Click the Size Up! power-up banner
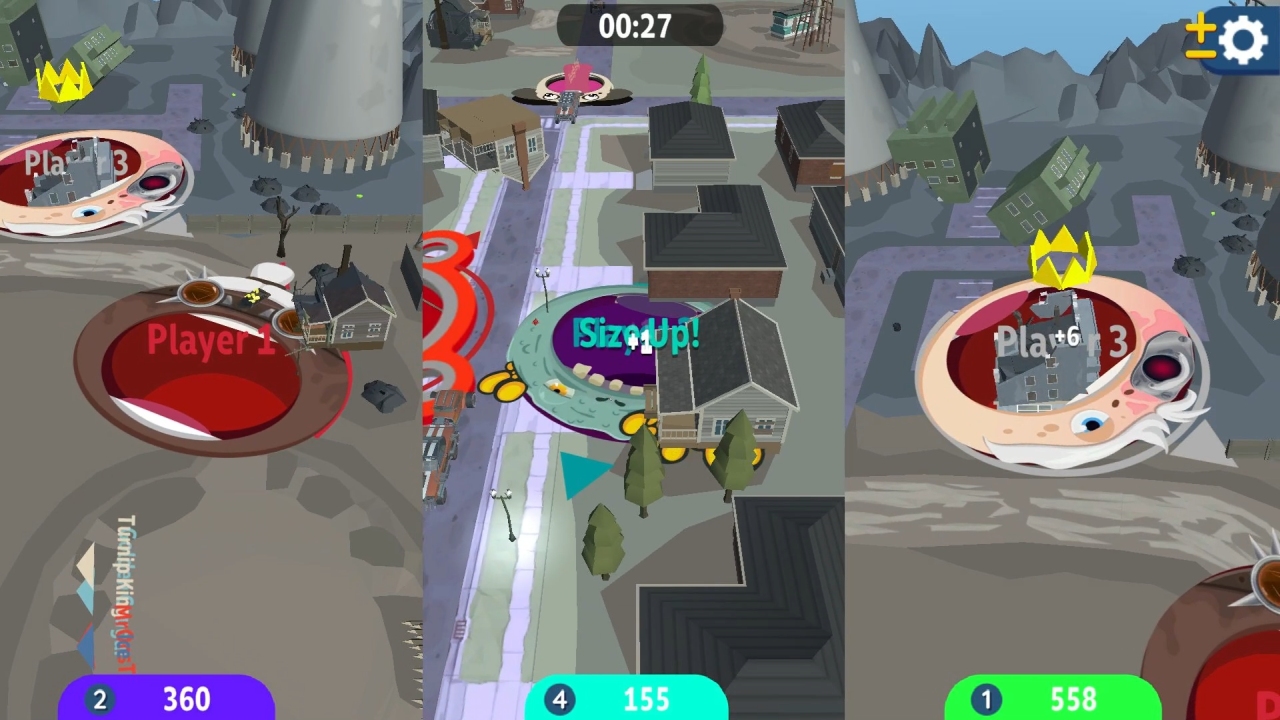The image size is (1280, 720). (x=637, y=334)
